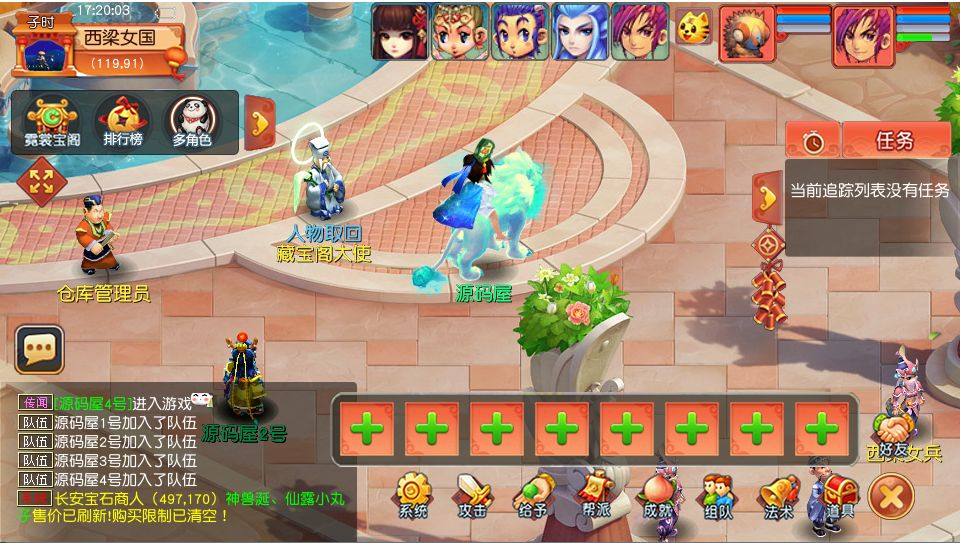Open the 成就 achievements peach icon
This screenshot has height=543, width=960.
[x=657, y=495]
